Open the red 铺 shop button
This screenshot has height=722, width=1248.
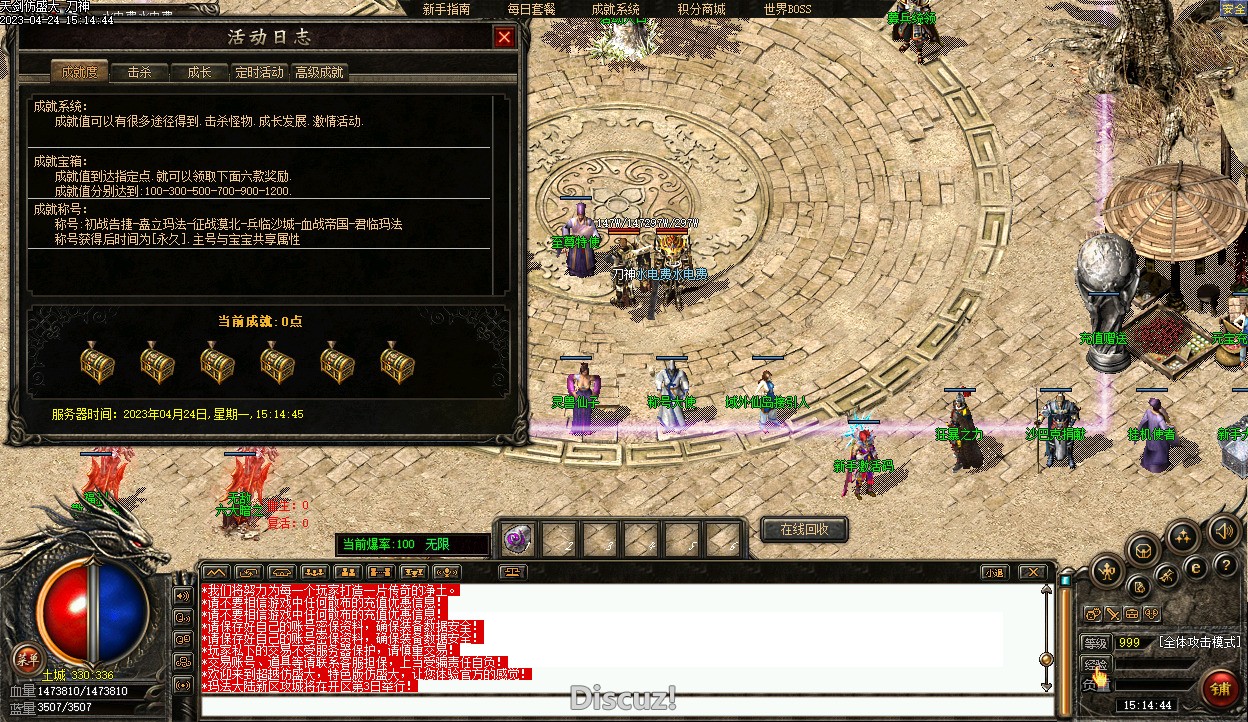(1220, 688)
